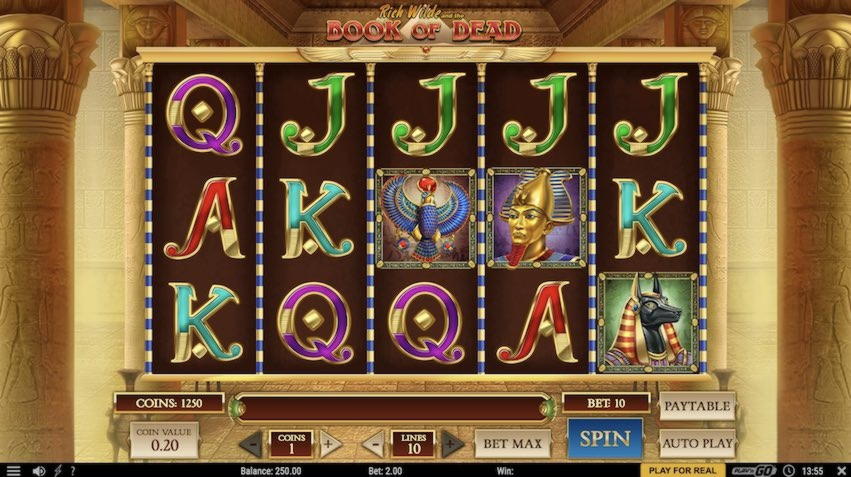Open the Paytable
This screenshot has height=477, width=851.
click(697, 406)
